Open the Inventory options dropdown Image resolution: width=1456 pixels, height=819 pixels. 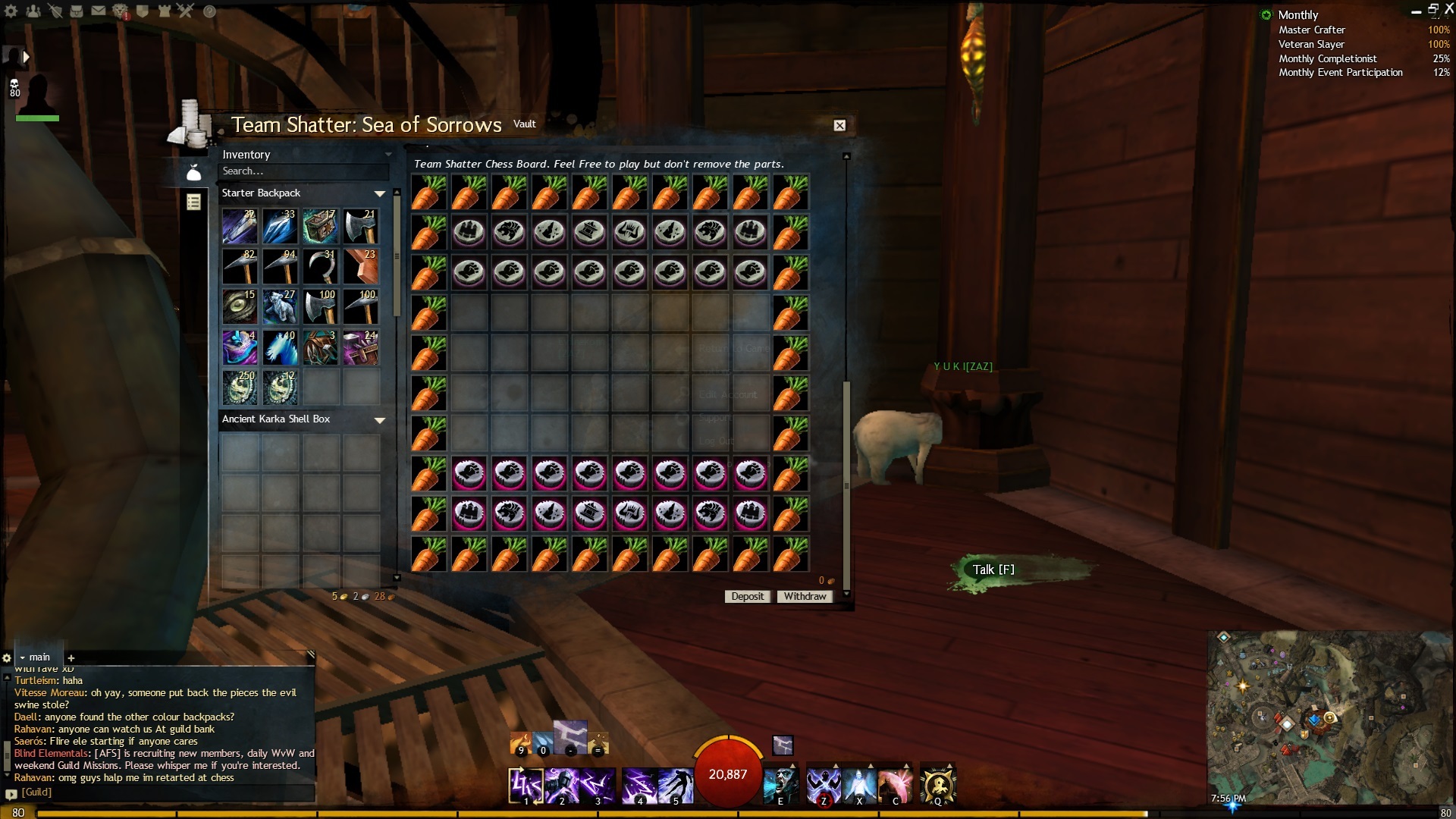(388, 155)
